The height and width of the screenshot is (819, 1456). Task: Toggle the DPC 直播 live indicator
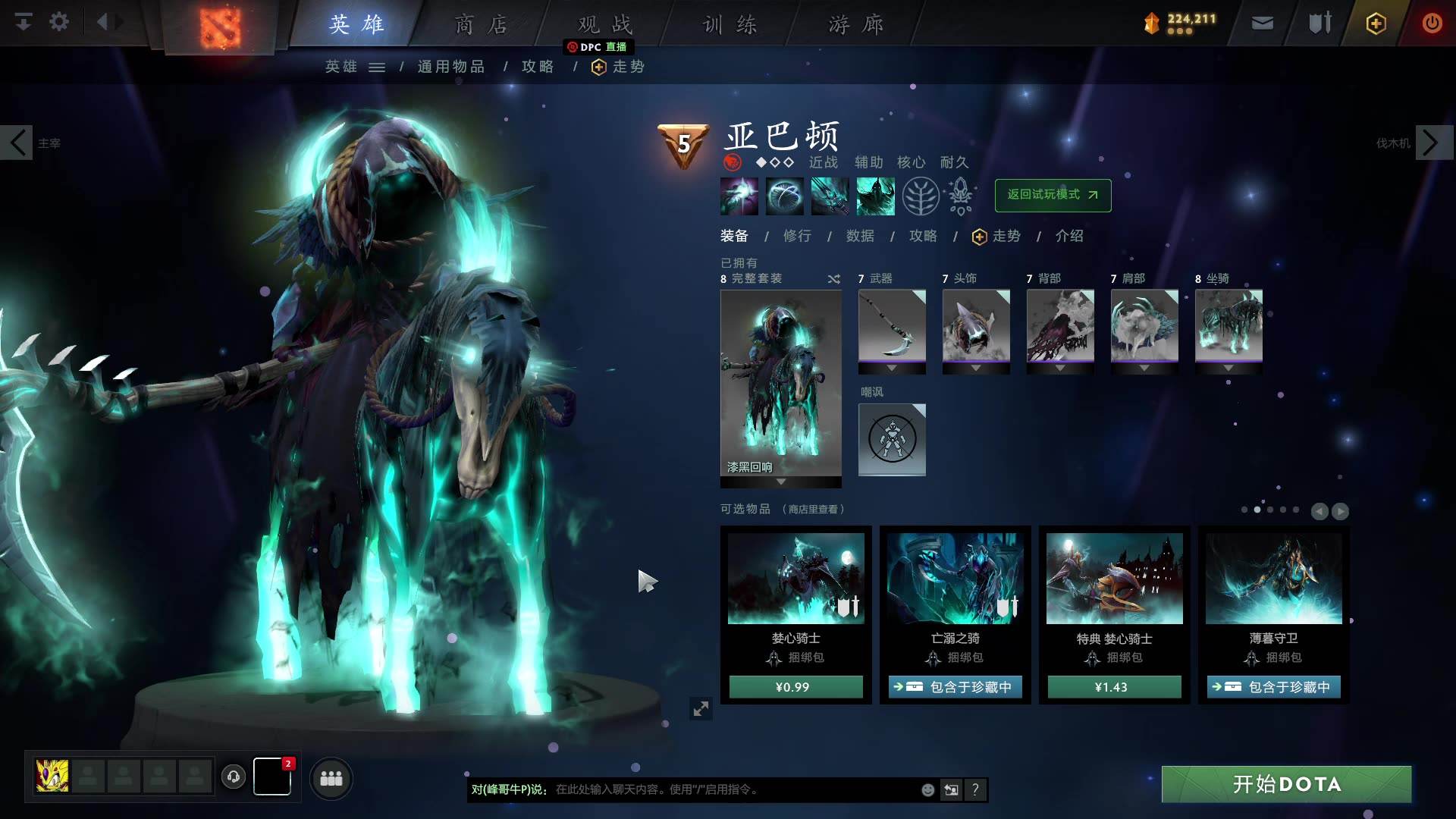(598, 47)
